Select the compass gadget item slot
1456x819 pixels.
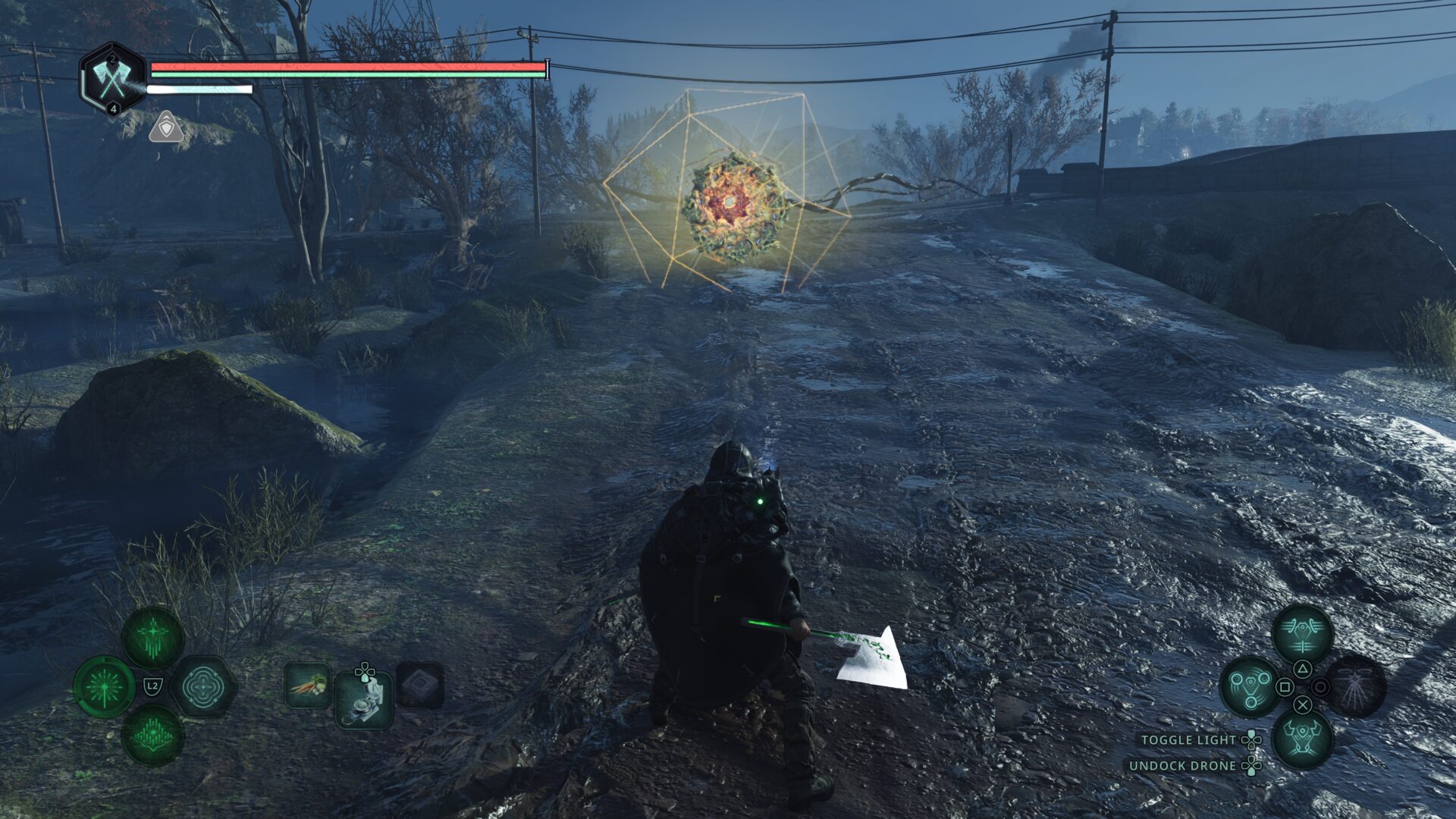[x=364, y=699]
